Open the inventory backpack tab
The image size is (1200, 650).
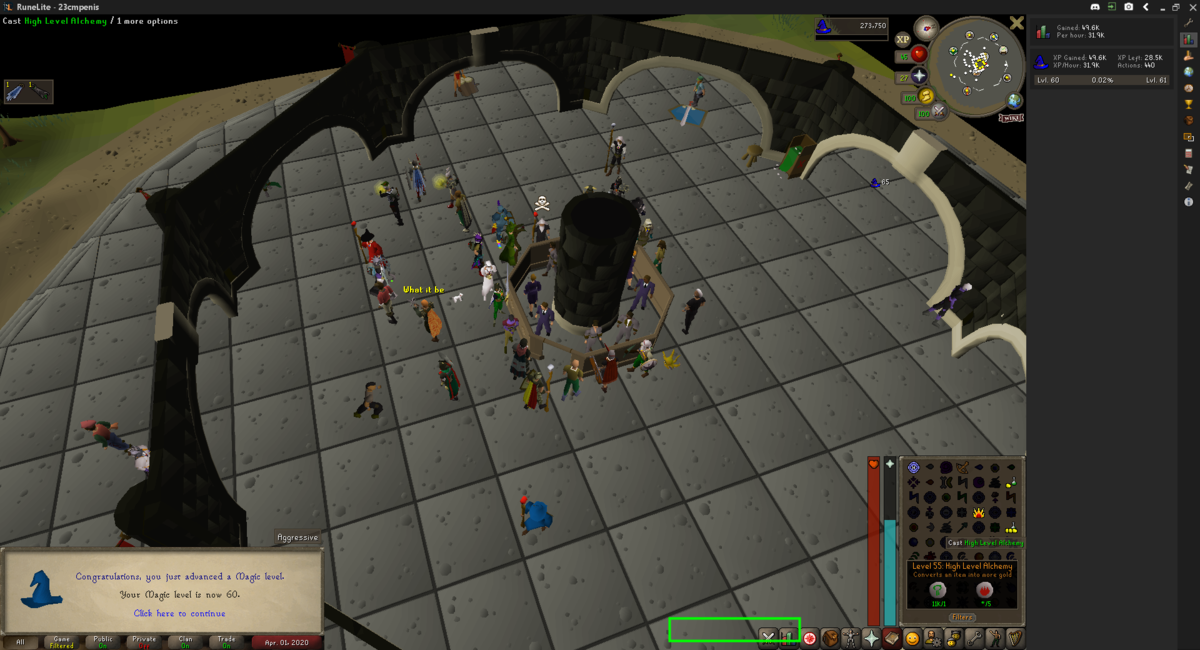[830, 637]
